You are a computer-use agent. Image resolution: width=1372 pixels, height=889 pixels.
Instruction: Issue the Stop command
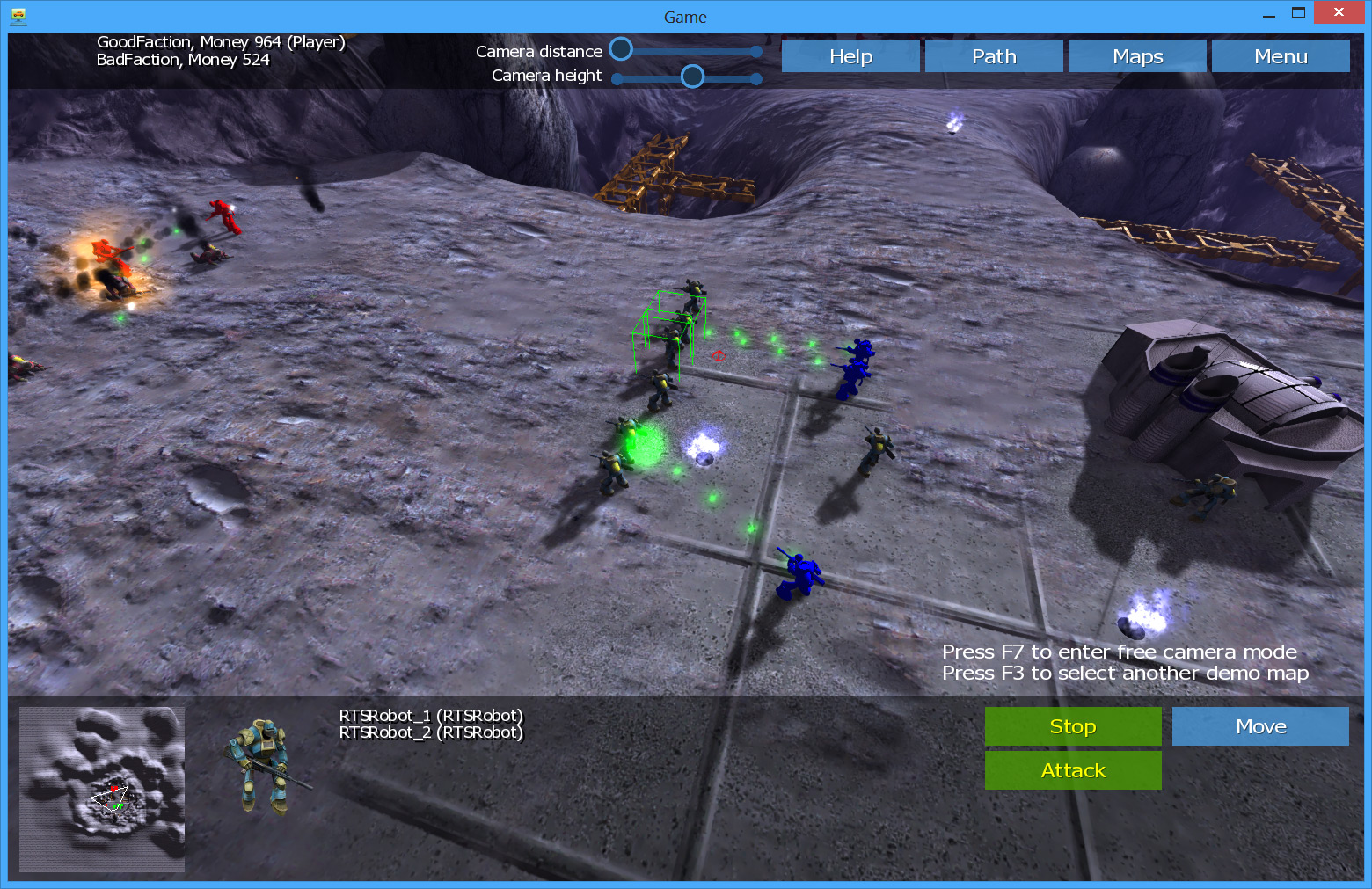pos(1073,726)
